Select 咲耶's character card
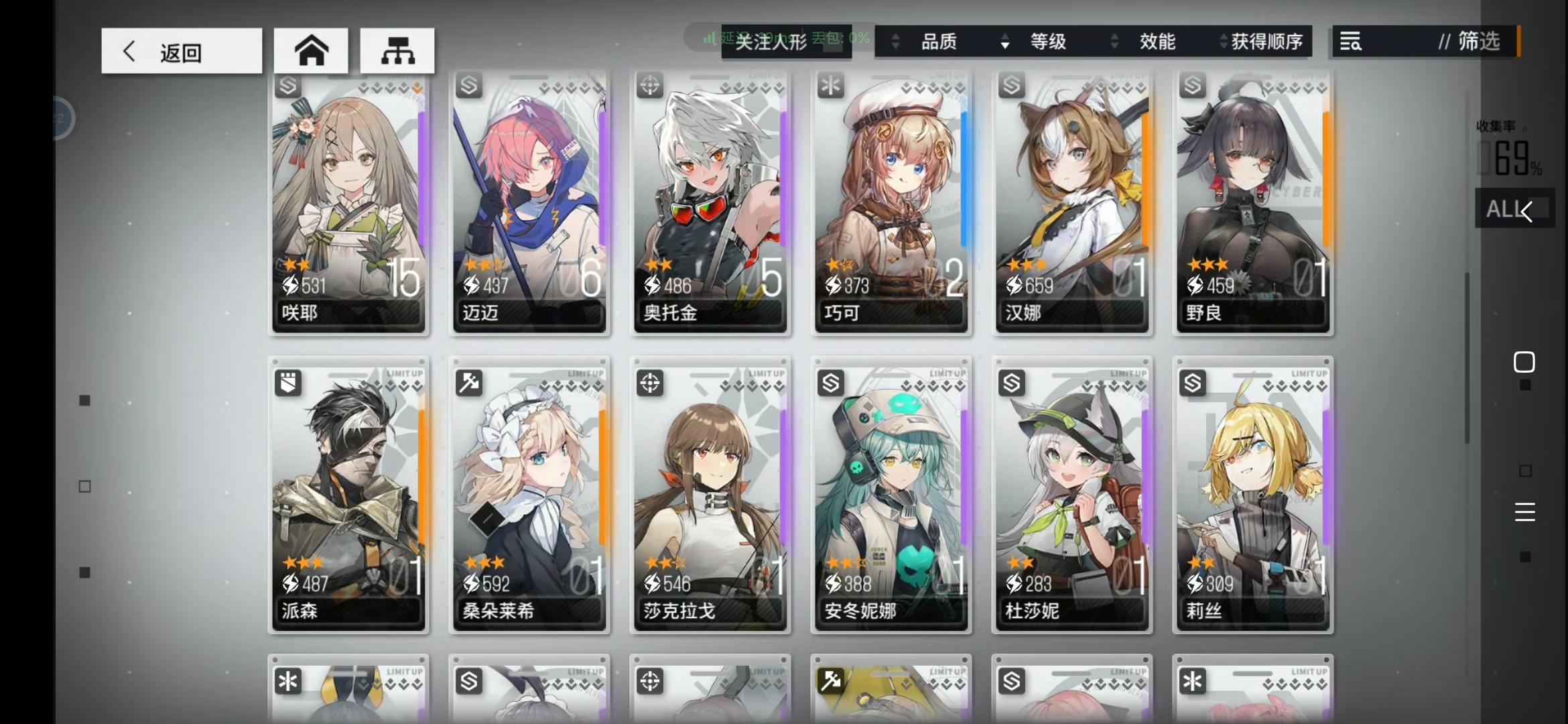The image size is (1568, 724). pyautogui.click(x=348, y=201)
